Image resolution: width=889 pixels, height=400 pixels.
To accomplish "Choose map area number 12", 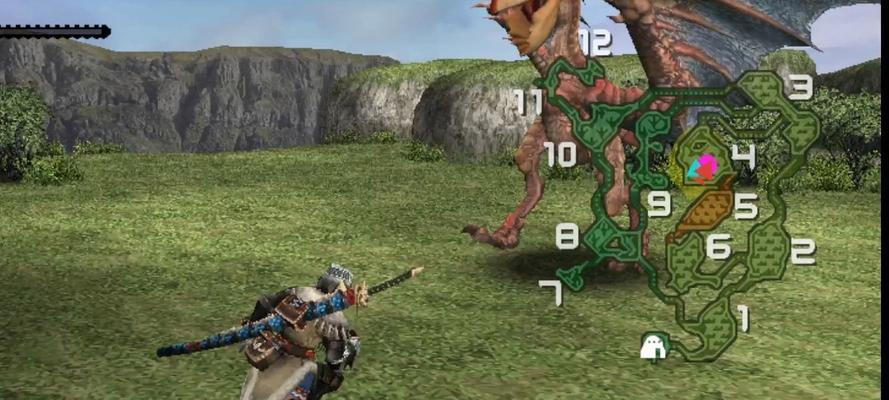I will coord(594,42).
